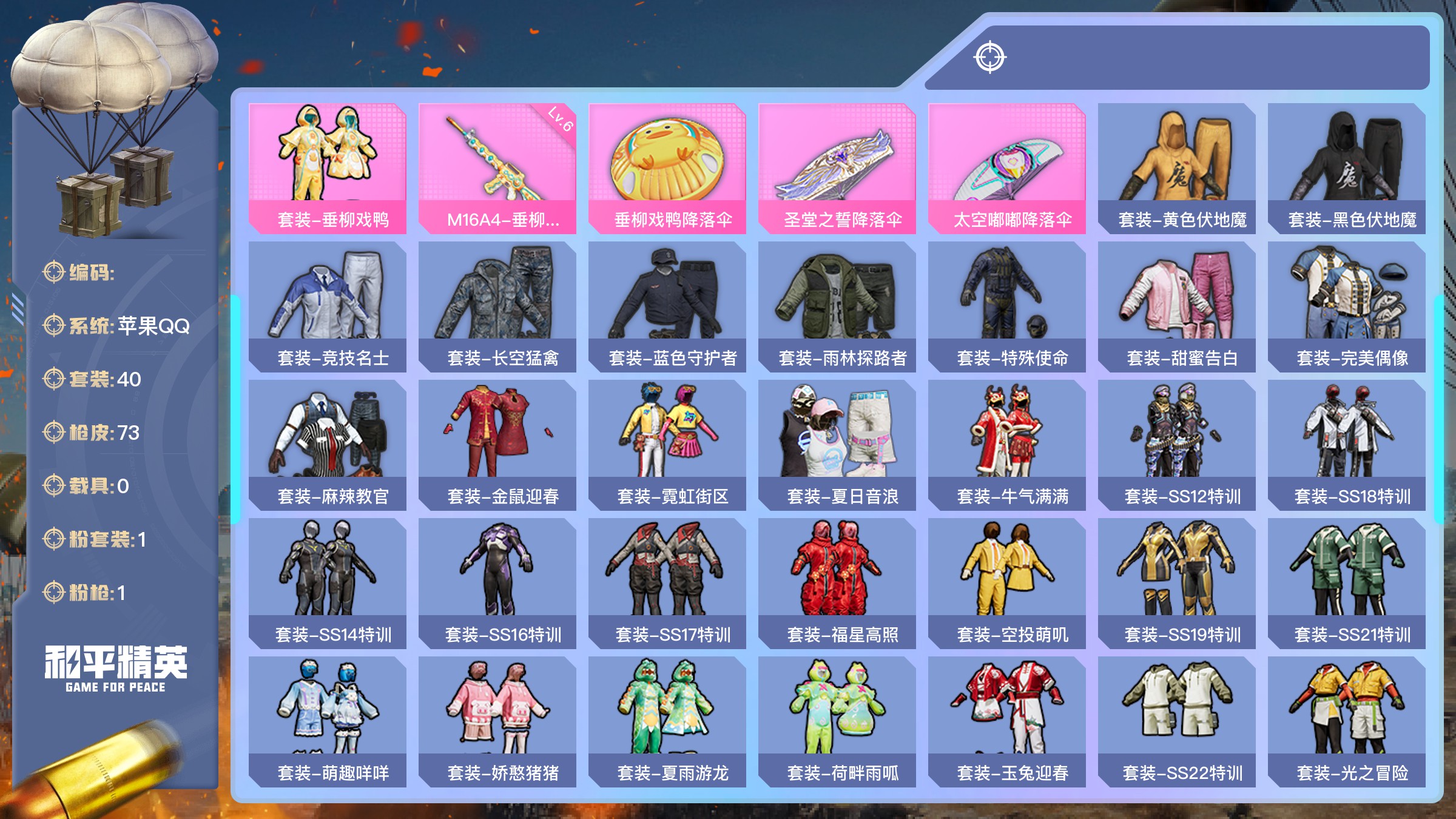Choose the 套装-SS18特训 outfit tile
Screen dimensions: 1456x819
click(x=1347, y=445)
